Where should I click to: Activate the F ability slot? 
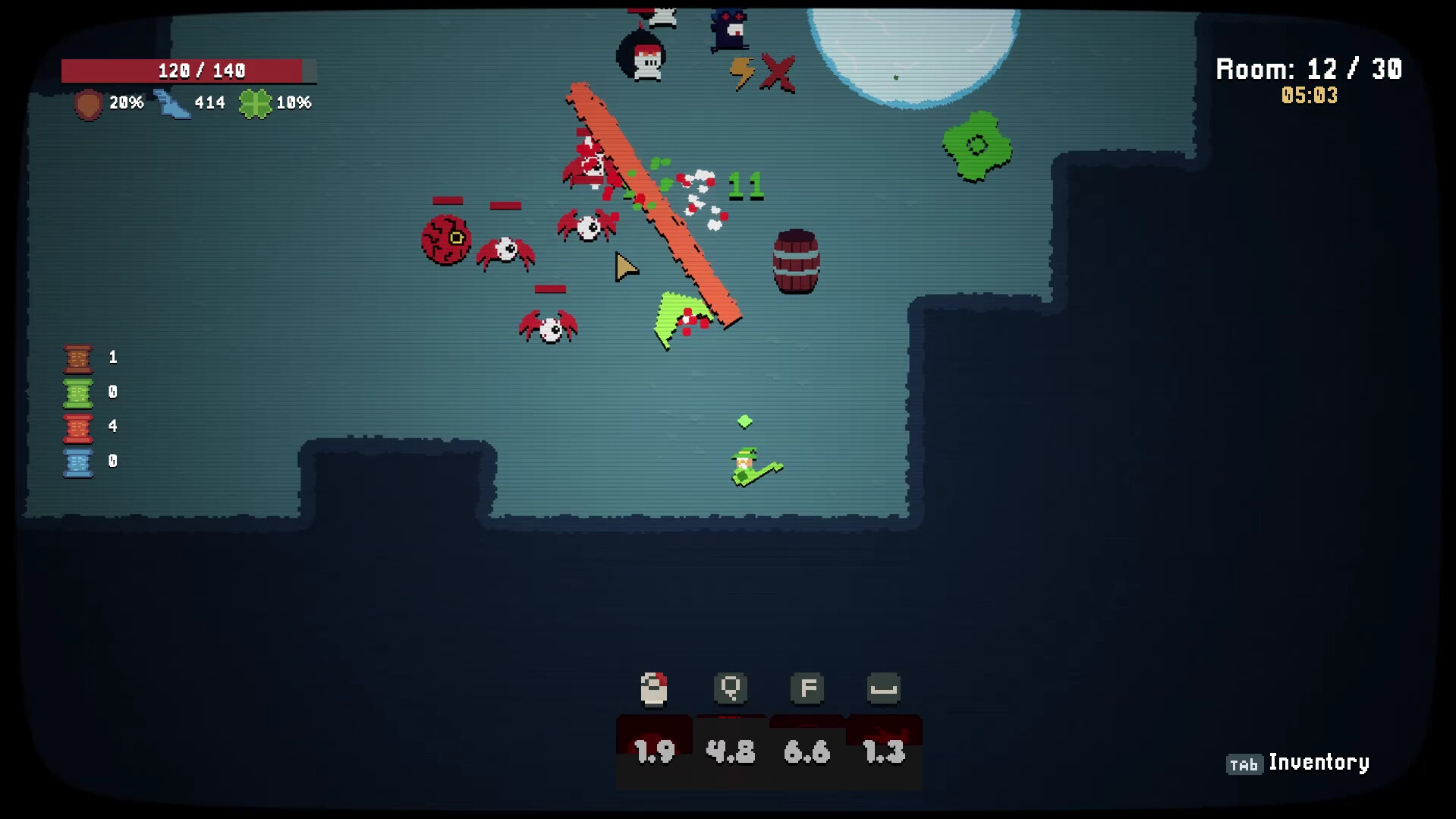coord(807,689)
